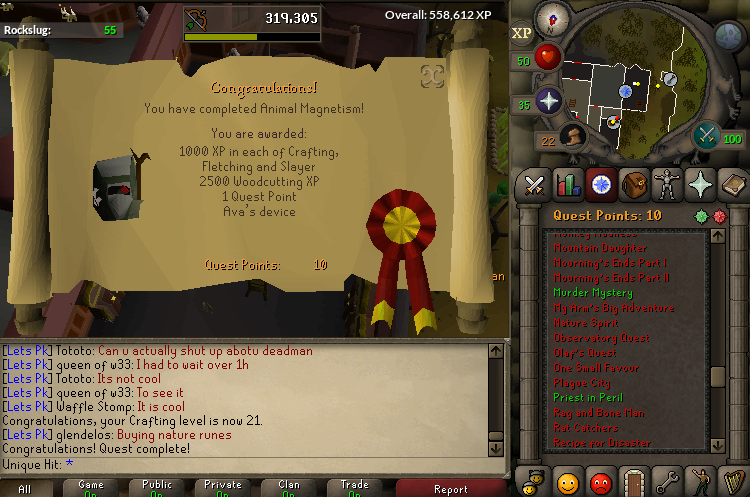Show the Worn Equipment tab
Screen dimensions: 750x497
point(667,185)
